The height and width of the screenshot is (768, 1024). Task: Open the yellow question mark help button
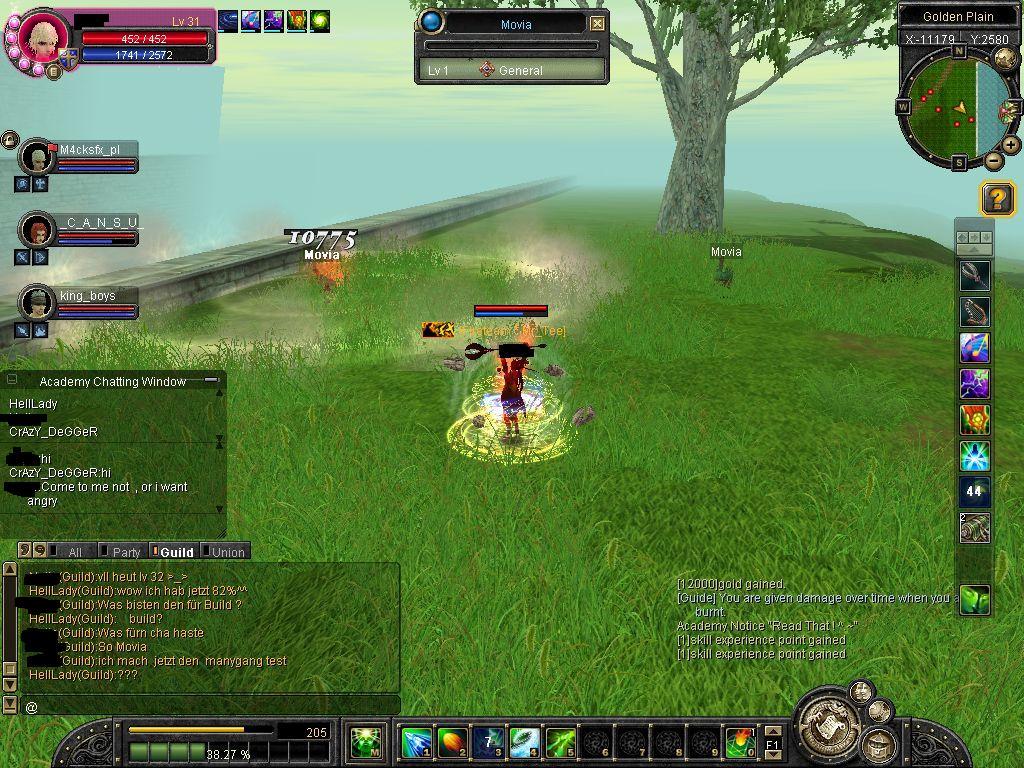point(997,198)
